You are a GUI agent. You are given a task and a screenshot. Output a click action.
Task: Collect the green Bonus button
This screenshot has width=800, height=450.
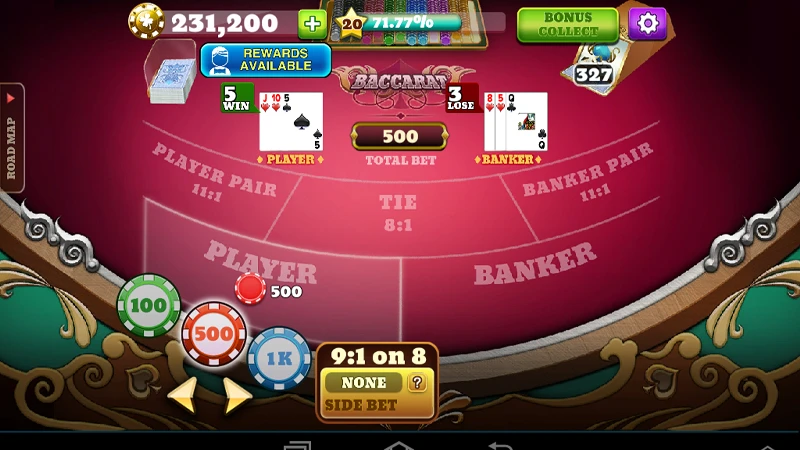[x=567, y=25]
